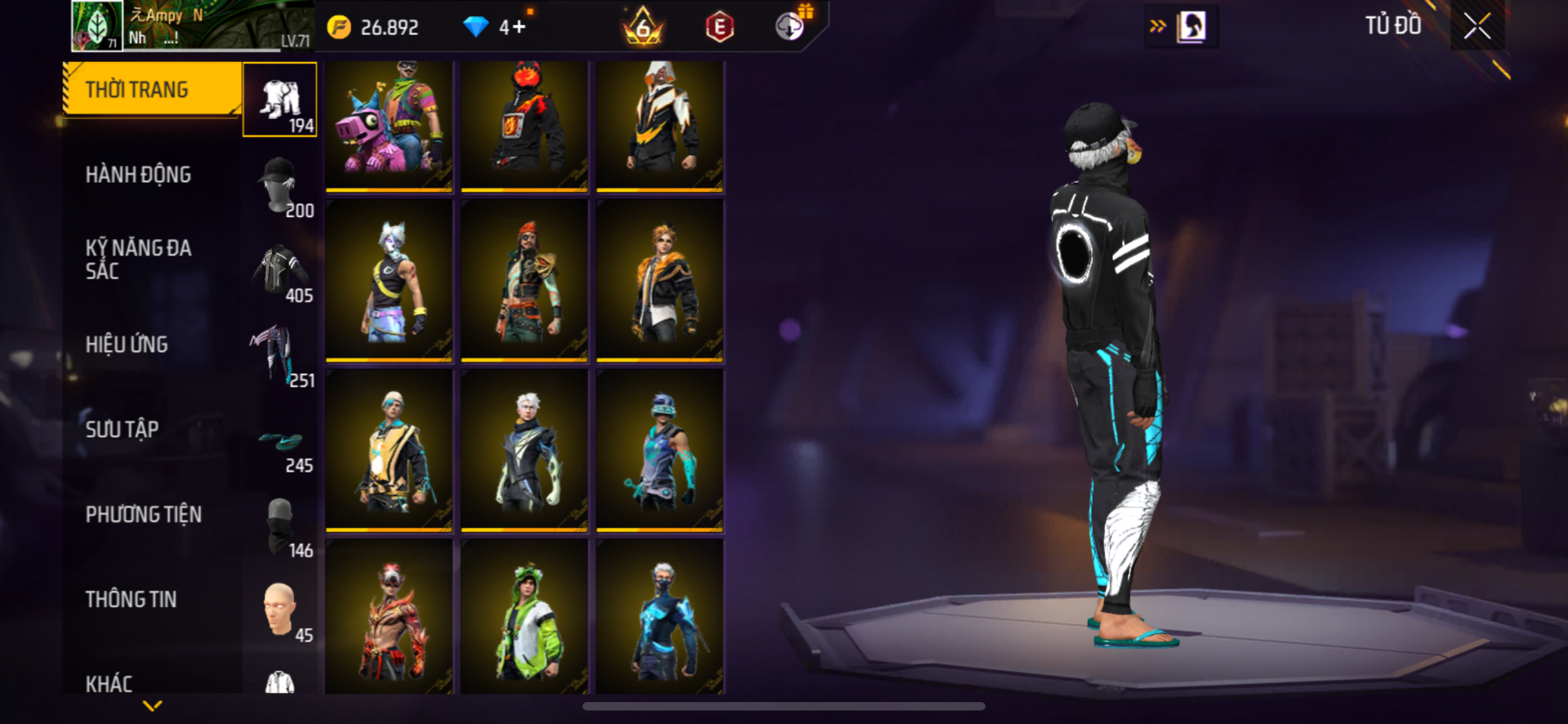Add diamonds with the plus button

click(x=519, y=28)
